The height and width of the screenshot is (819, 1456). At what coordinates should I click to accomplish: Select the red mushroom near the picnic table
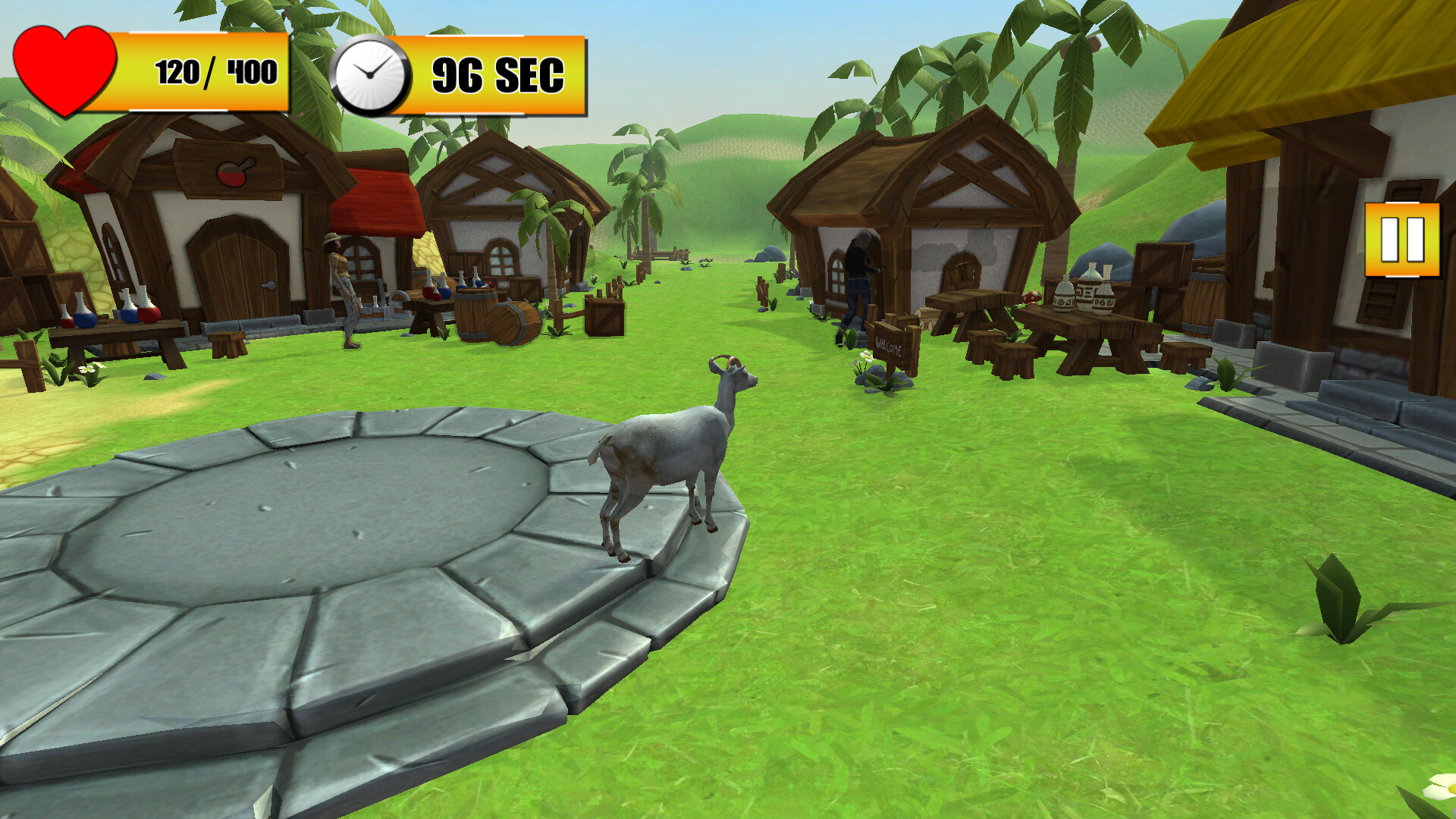pos(1032,298)
